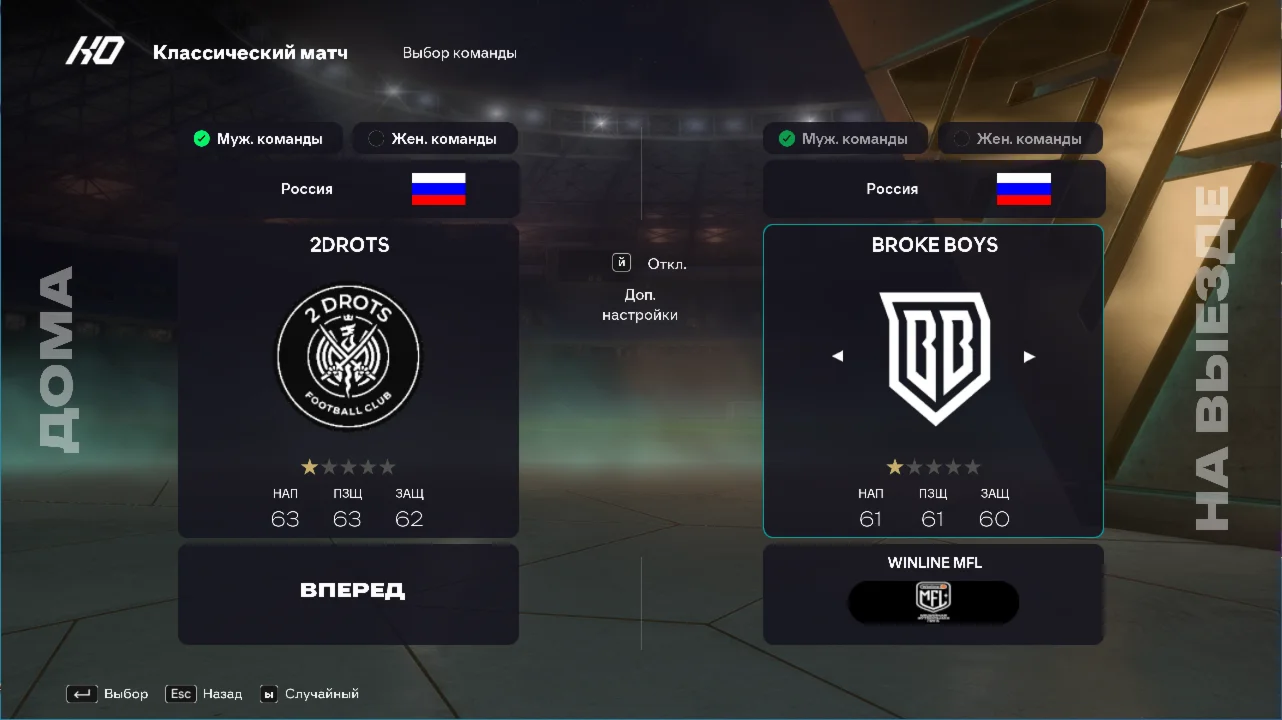The image size is (1282, 720).
Task: Click the right arrow to browse away teams
Action: coord(1029,355)
